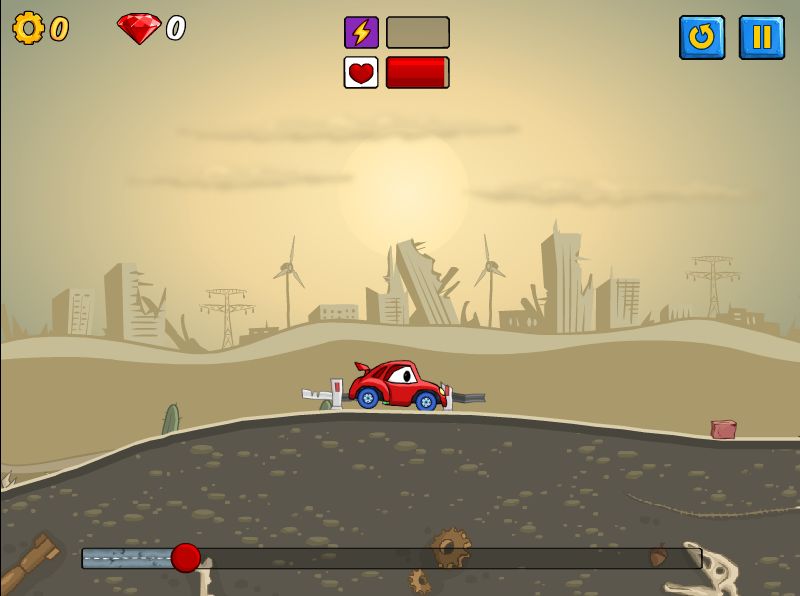The height and width of the screenshot is (596, 800).
Task: Restart the level with the circular arrow button
Action: tap(702, 37)
